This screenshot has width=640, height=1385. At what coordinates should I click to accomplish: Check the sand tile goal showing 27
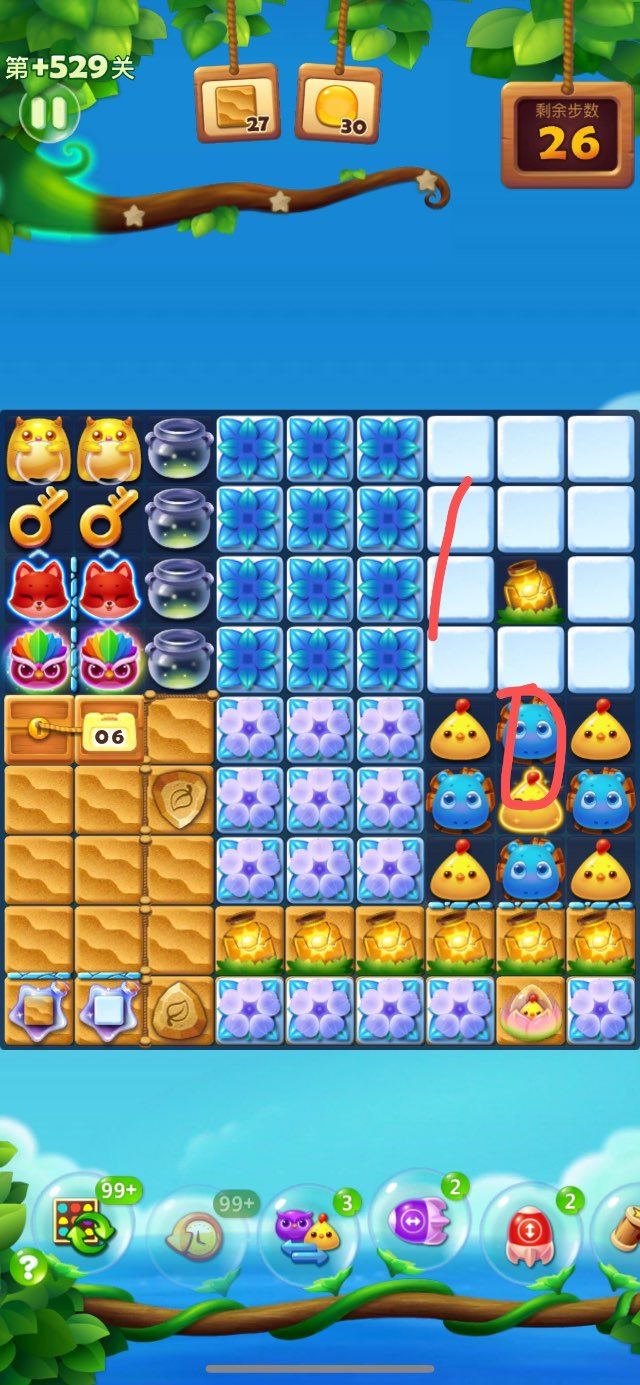point(237,103)
